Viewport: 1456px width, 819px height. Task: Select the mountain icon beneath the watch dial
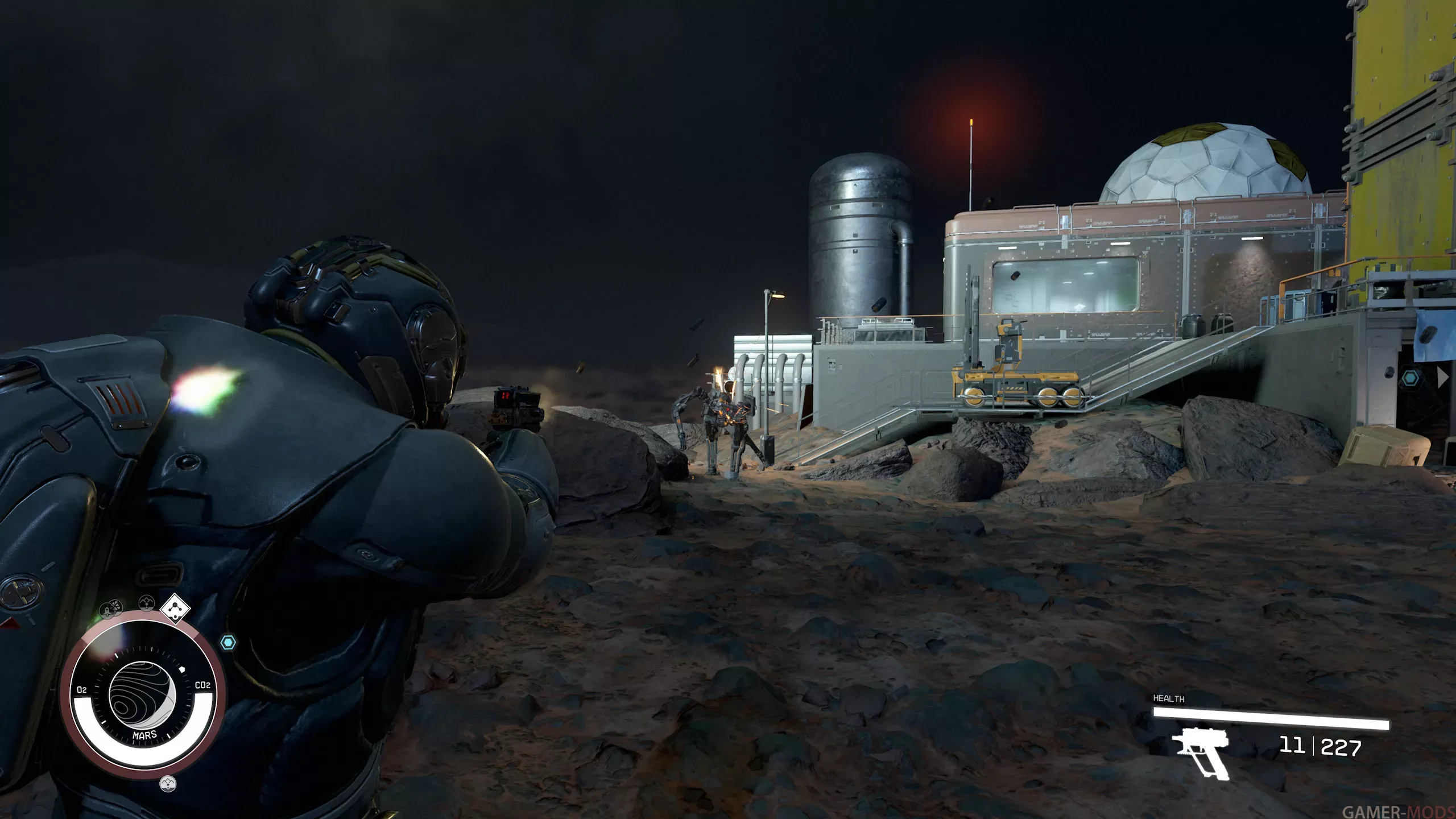[168, 784]
